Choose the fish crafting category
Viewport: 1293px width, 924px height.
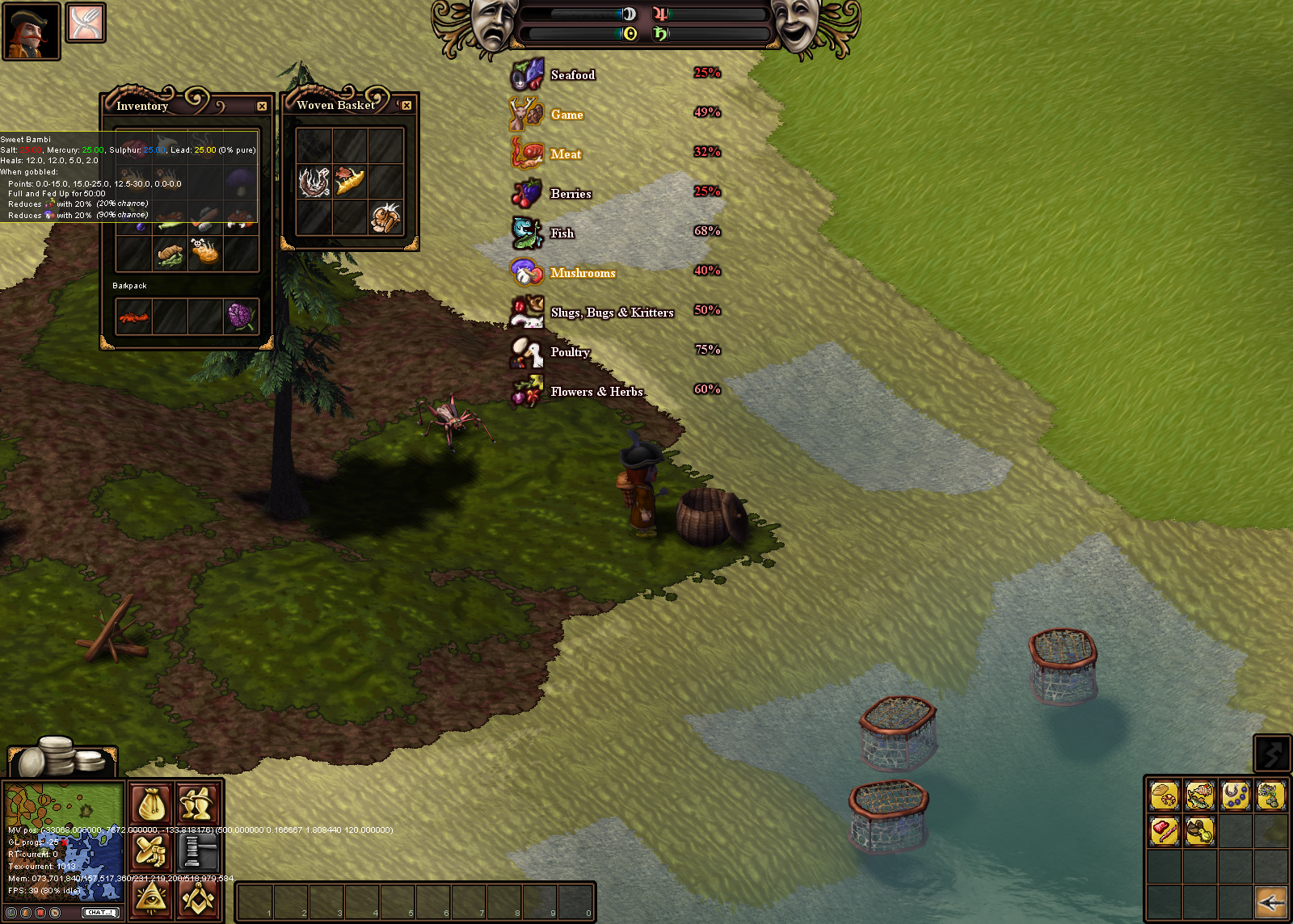[1200, 796]
